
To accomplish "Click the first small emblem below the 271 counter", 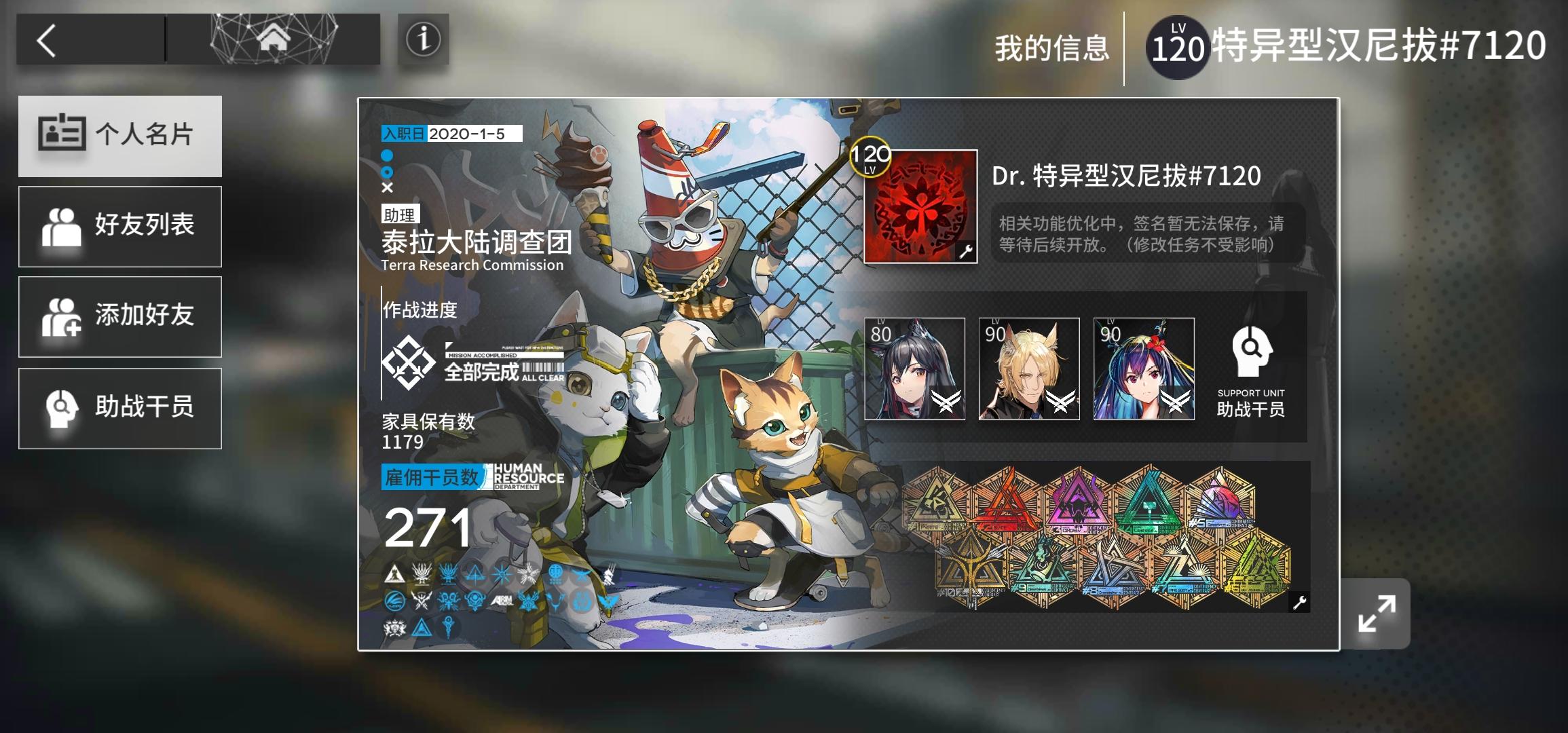I will 394,574.
